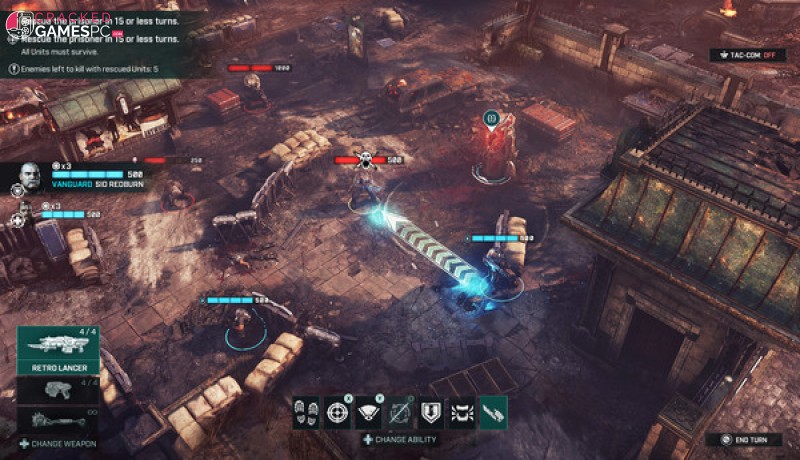Viewport: 800px width, 460px height.
Task: Select the crosshair shoot ability
Action: (x=337, y=412)
